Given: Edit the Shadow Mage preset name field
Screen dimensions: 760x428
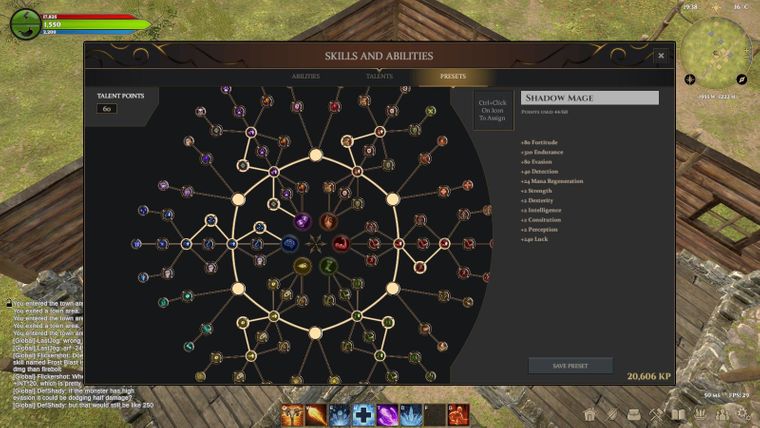Looking at the screenshot, I should click(590, 98).
